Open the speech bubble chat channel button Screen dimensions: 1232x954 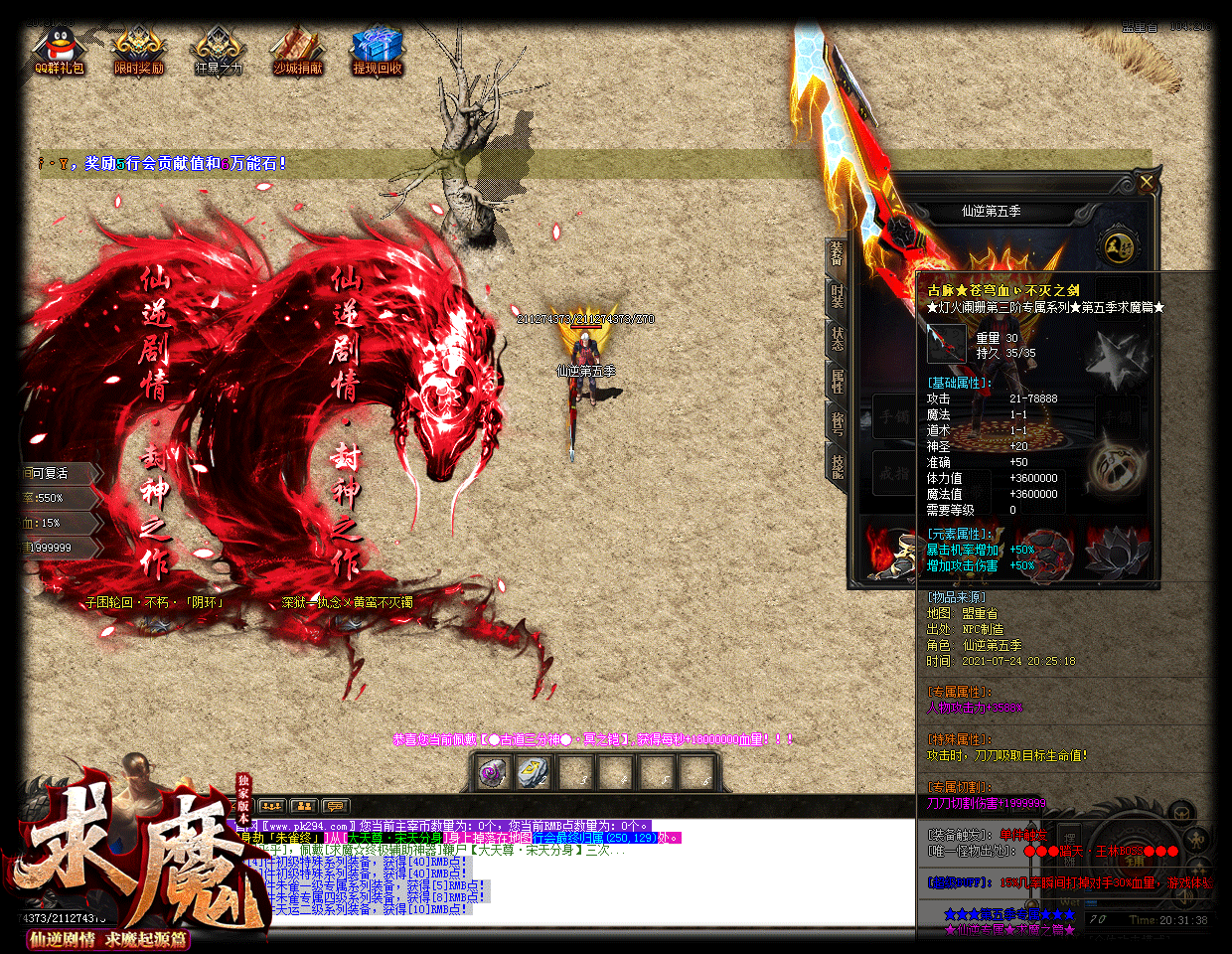coord(335,806)
